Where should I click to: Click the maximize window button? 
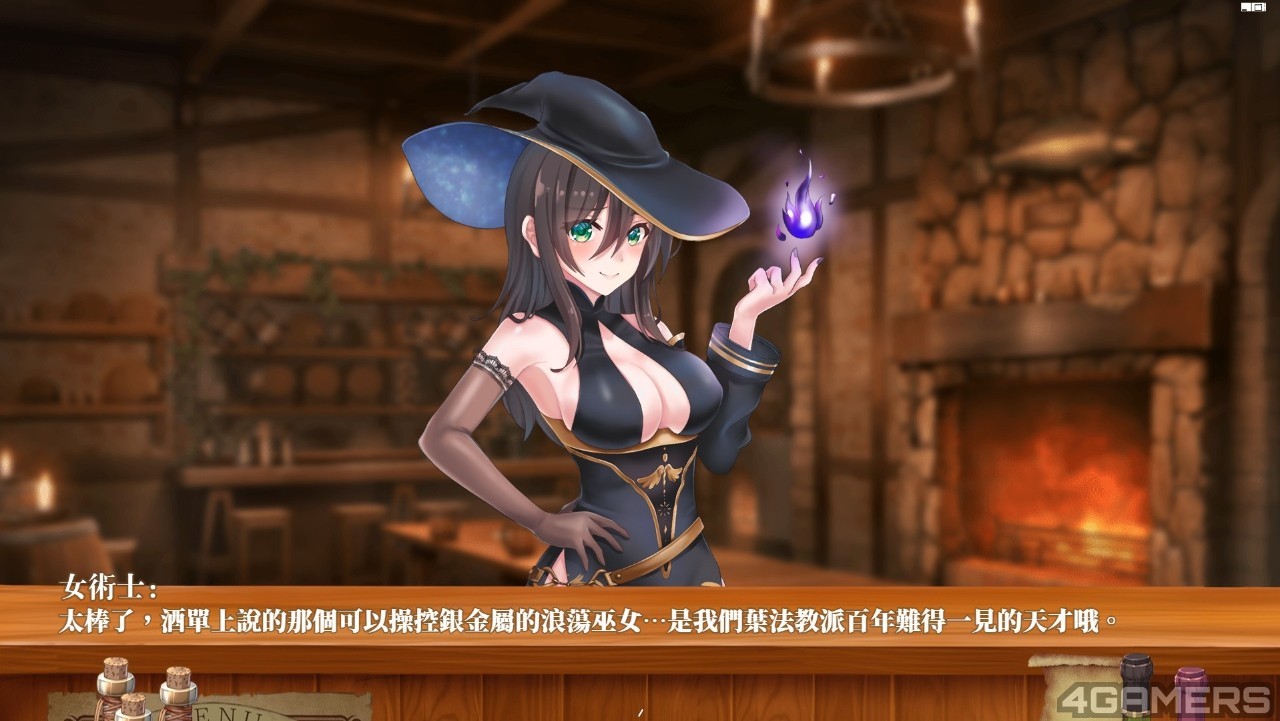click(x=1260, y=7)
